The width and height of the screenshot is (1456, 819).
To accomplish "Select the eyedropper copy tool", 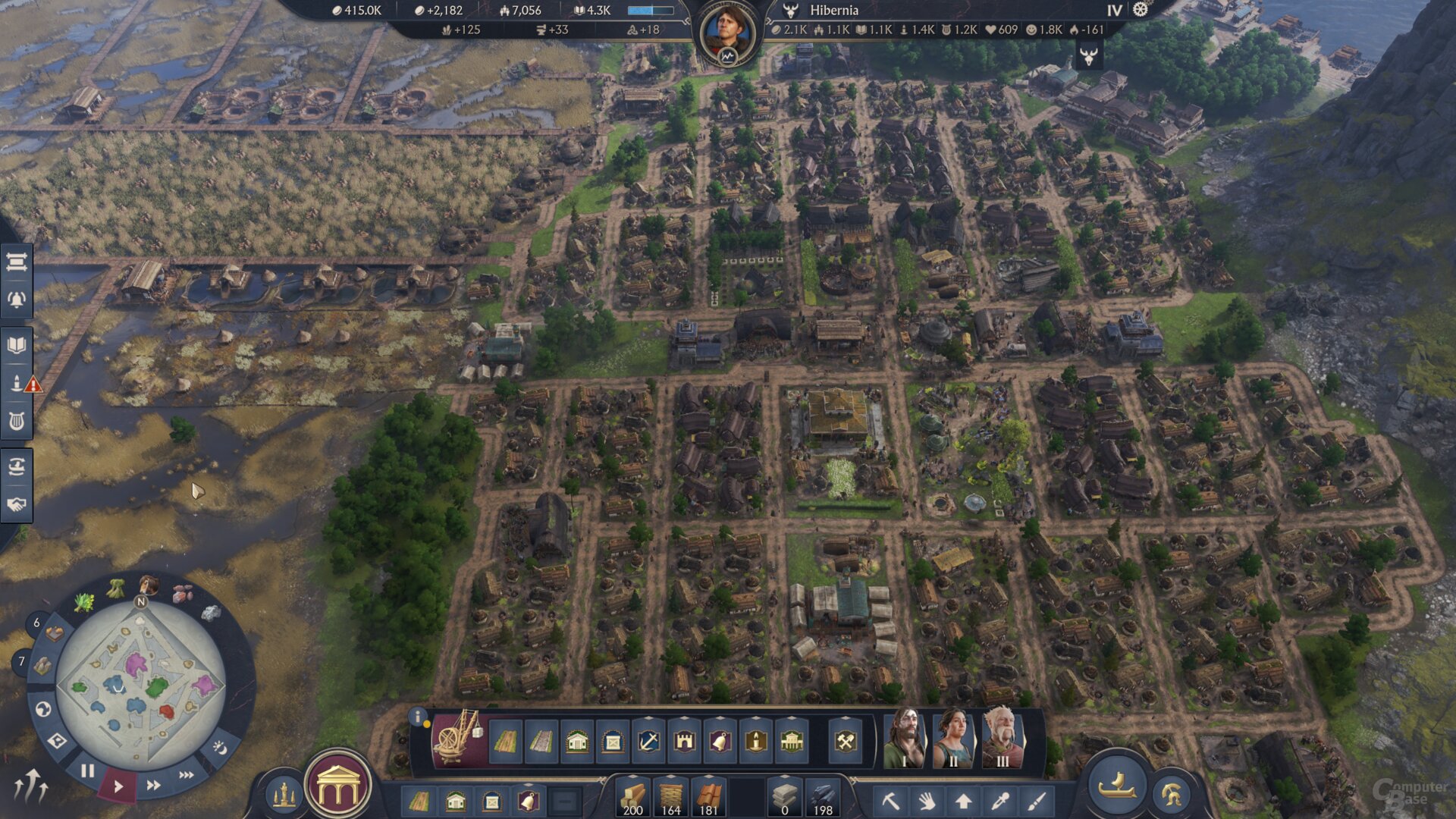I will 999,800.
